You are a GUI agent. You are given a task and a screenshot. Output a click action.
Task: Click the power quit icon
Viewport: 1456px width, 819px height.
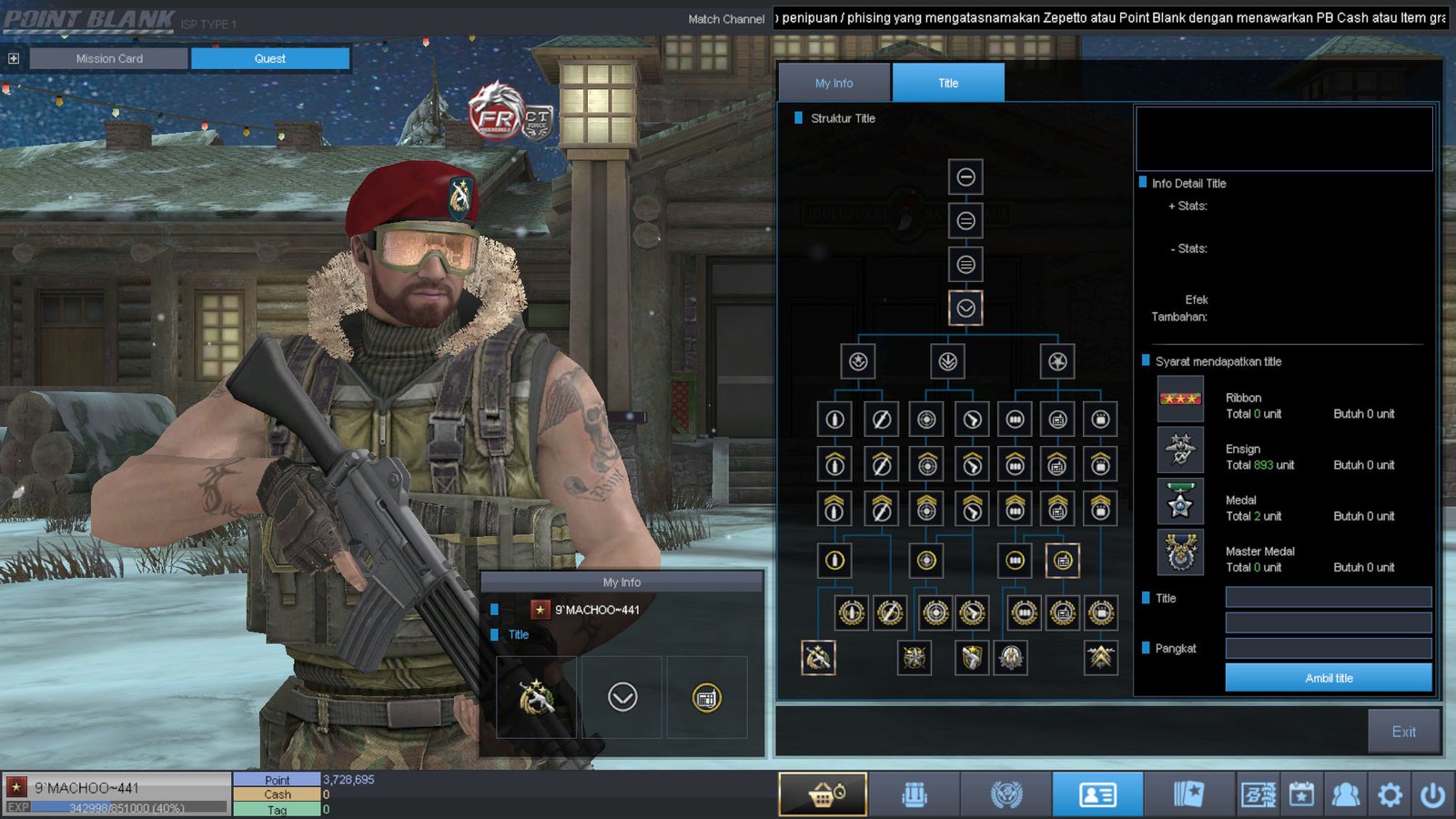coord(1432,794)
